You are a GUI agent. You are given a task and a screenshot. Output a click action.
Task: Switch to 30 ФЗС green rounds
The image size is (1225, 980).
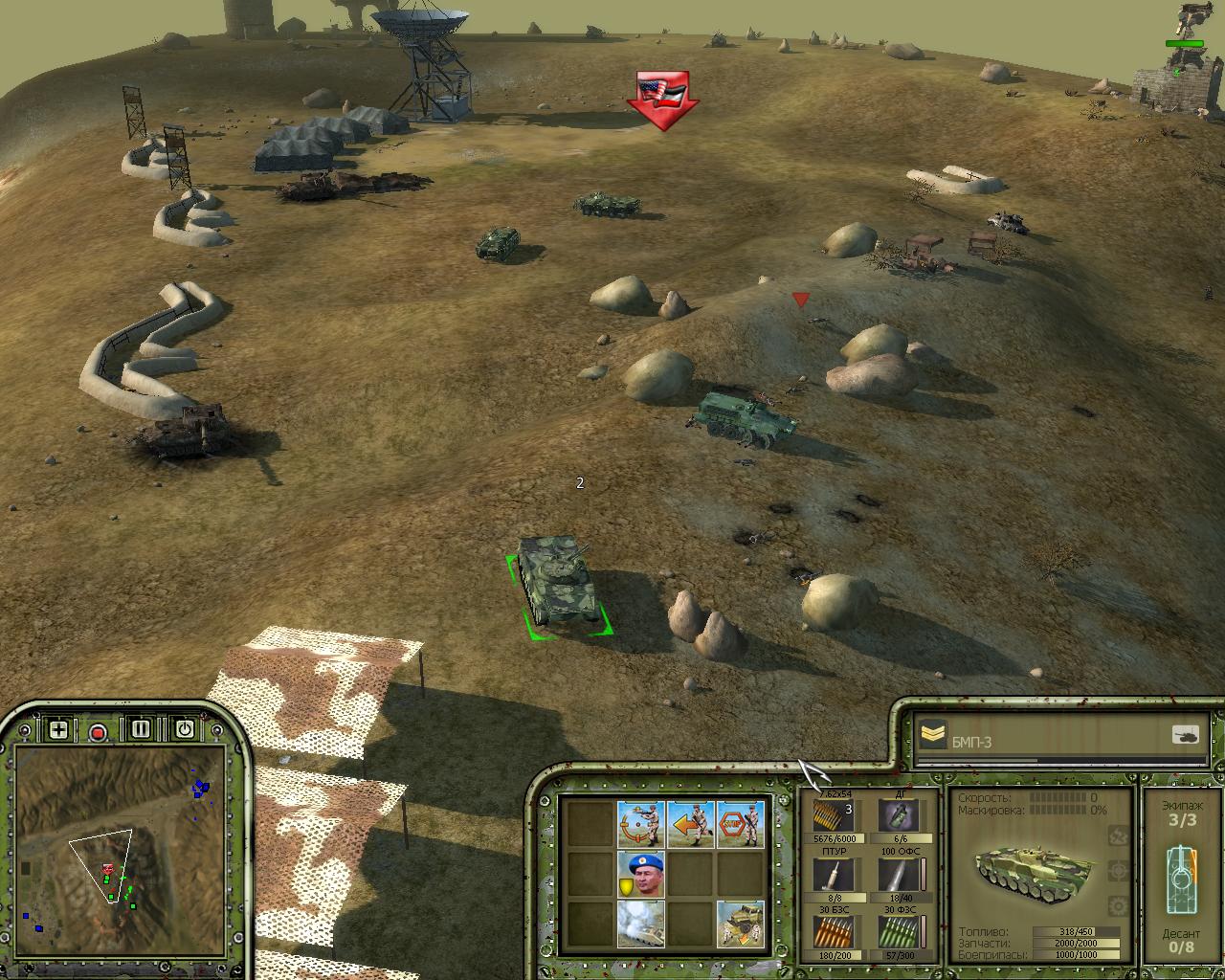[x=897, y=932]
